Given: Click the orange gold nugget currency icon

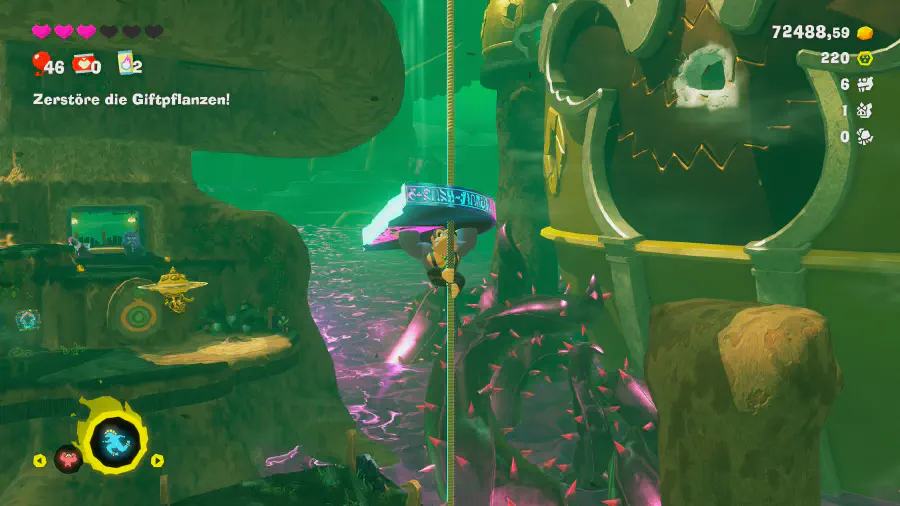Looking at the screenshot, I should click(866, 33).
